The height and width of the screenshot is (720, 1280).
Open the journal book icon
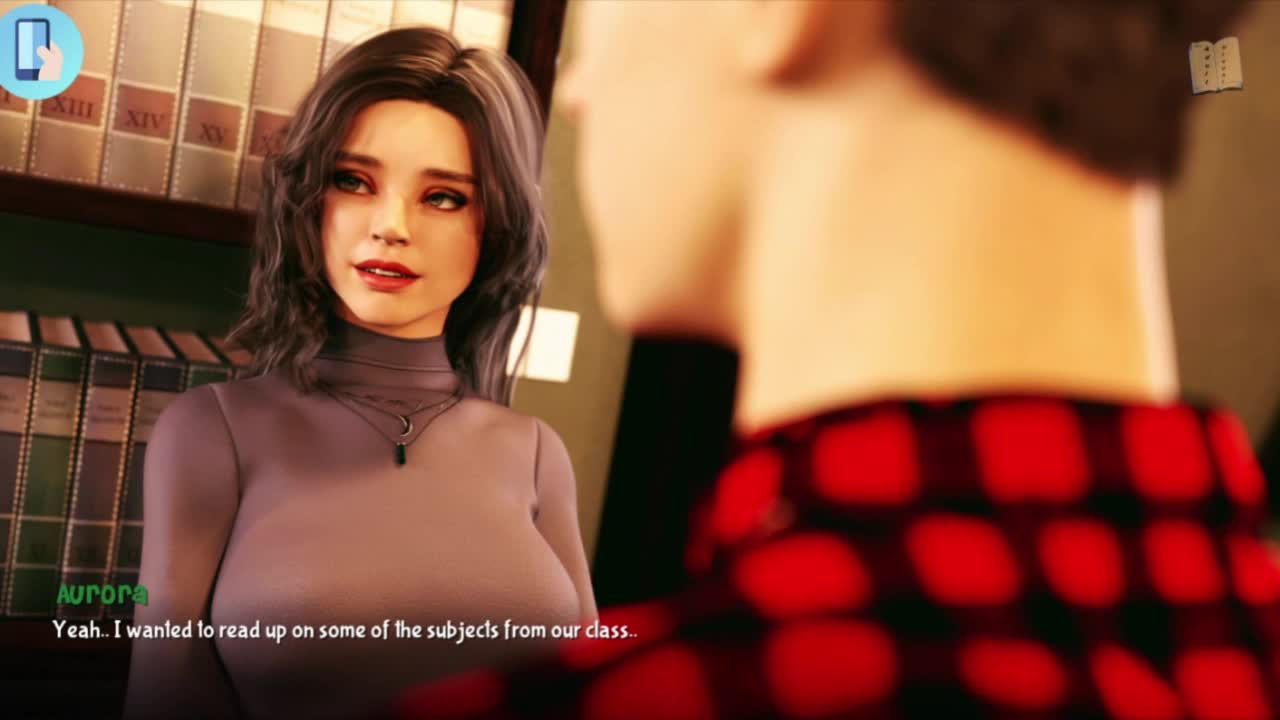1215,66
